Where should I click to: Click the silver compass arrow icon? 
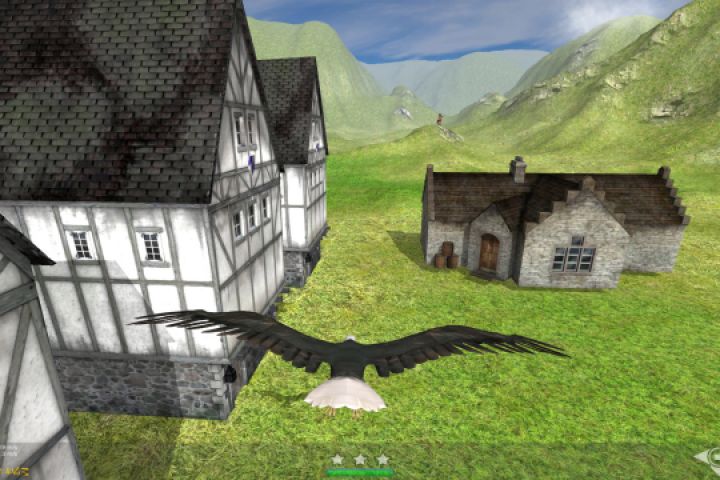708,460
